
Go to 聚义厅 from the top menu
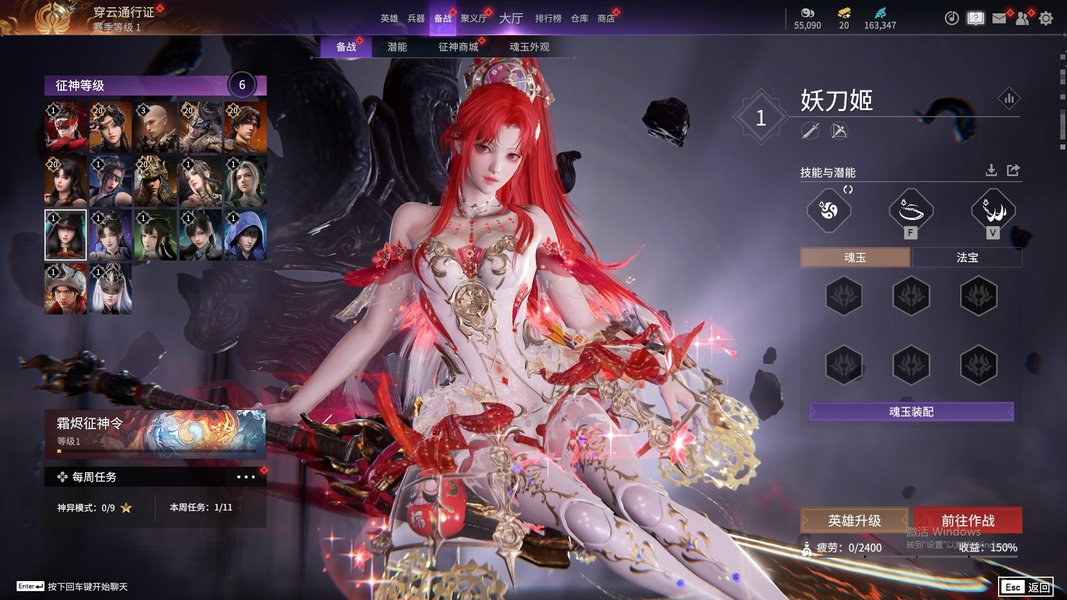(474, 18)
